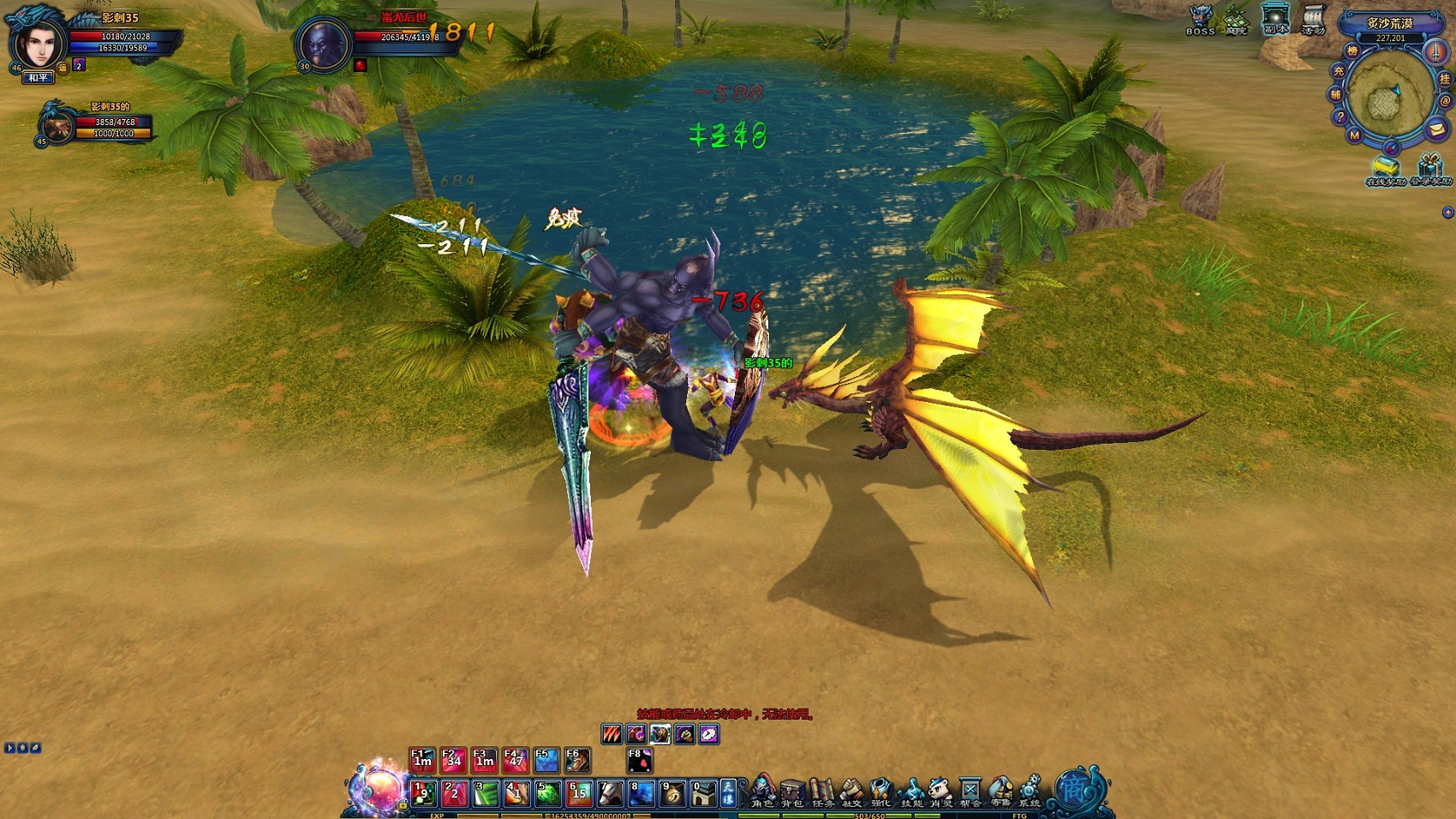The width and height of the screenshot is (1456, 819).
Task: Open the 任务 quest scroll menu
Action: click(x=822, y=792)
